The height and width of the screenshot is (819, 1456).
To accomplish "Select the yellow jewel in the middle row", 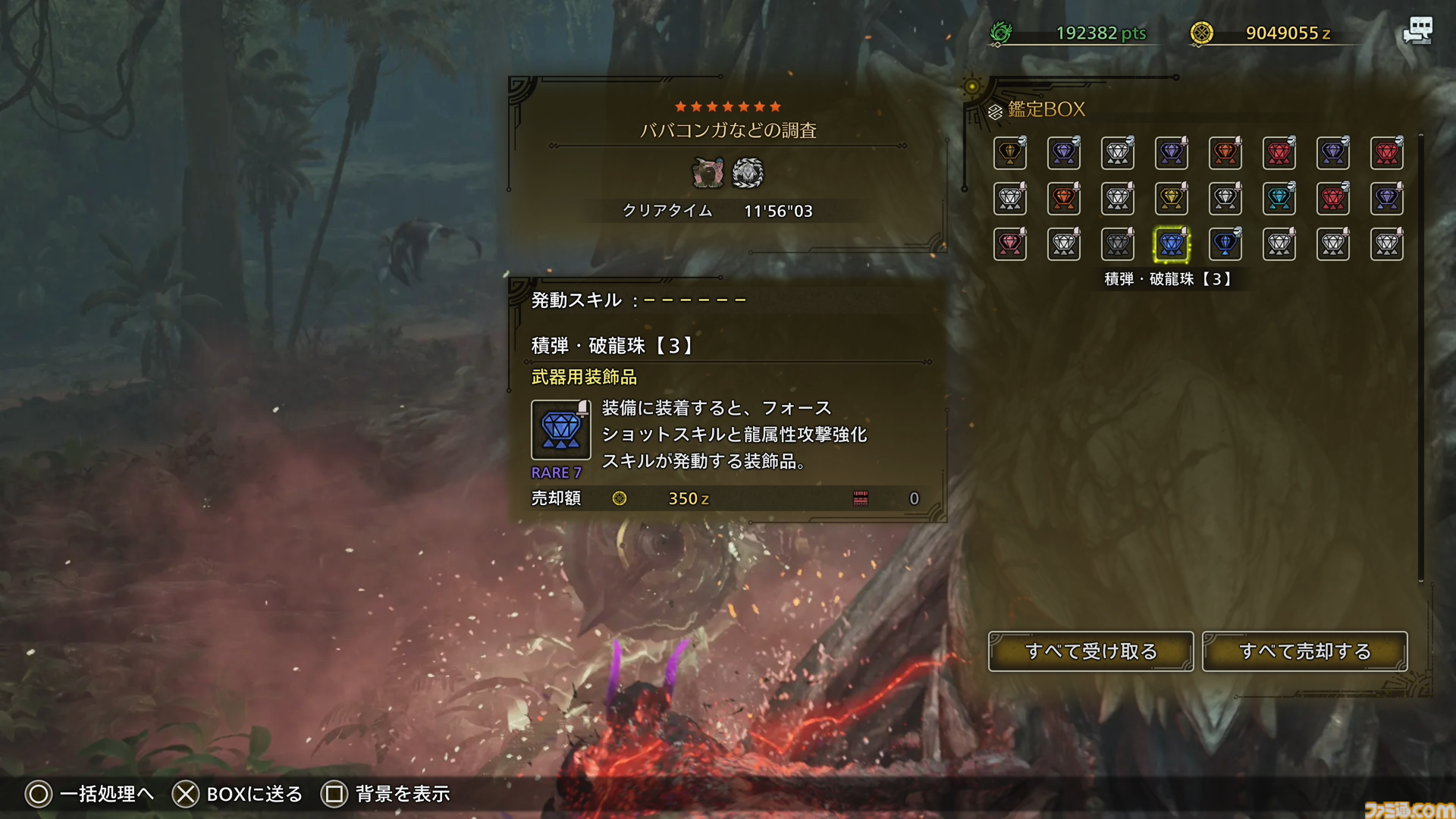I will [x=1171, y=199].
